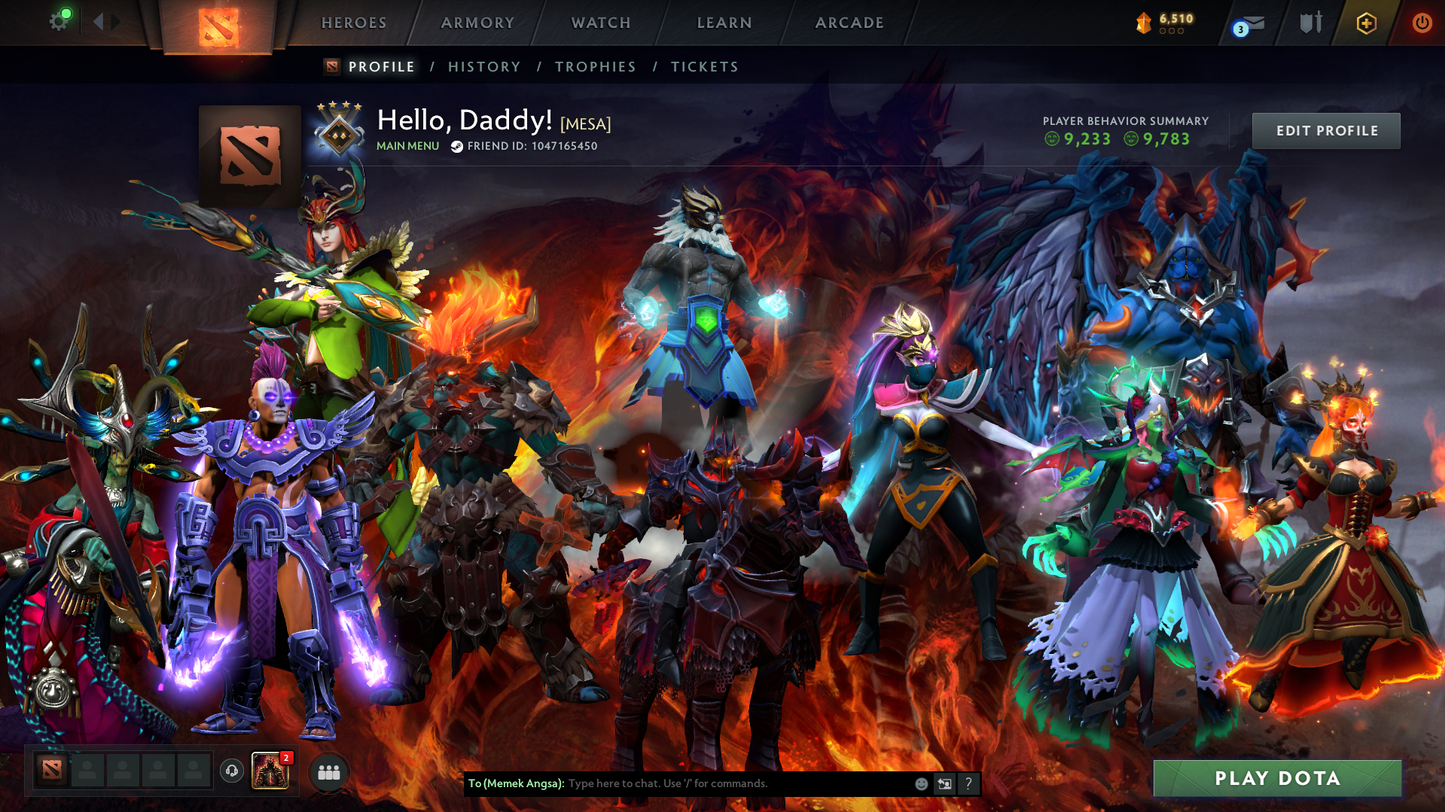This screenshot has height=812, width=1445.
Task: Open the Dota Plus hexagon icon
Action: click(x=1366, y=23)
